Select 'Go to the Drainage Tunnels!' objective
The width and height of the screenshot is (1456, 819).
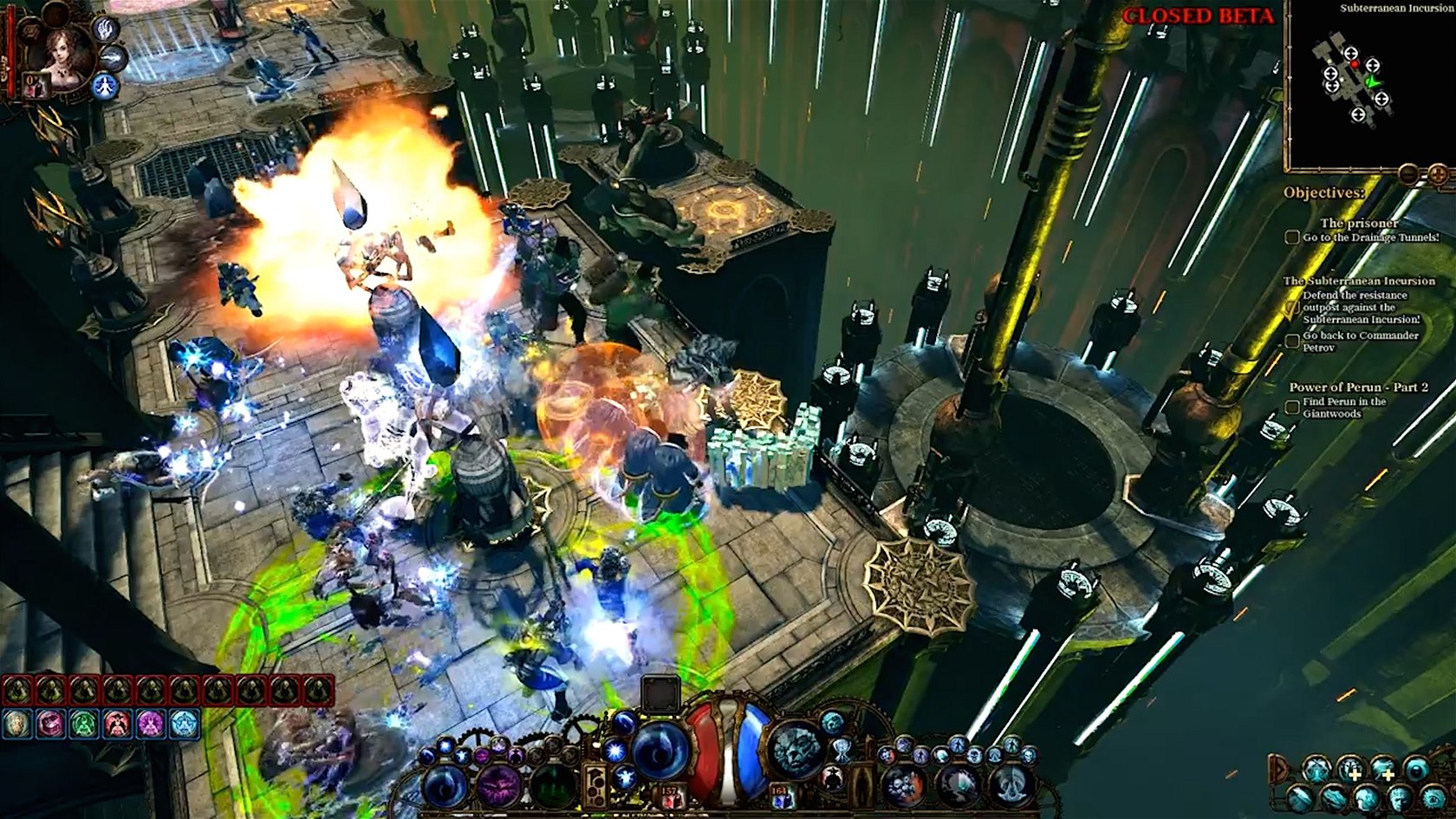(1369, 237)
